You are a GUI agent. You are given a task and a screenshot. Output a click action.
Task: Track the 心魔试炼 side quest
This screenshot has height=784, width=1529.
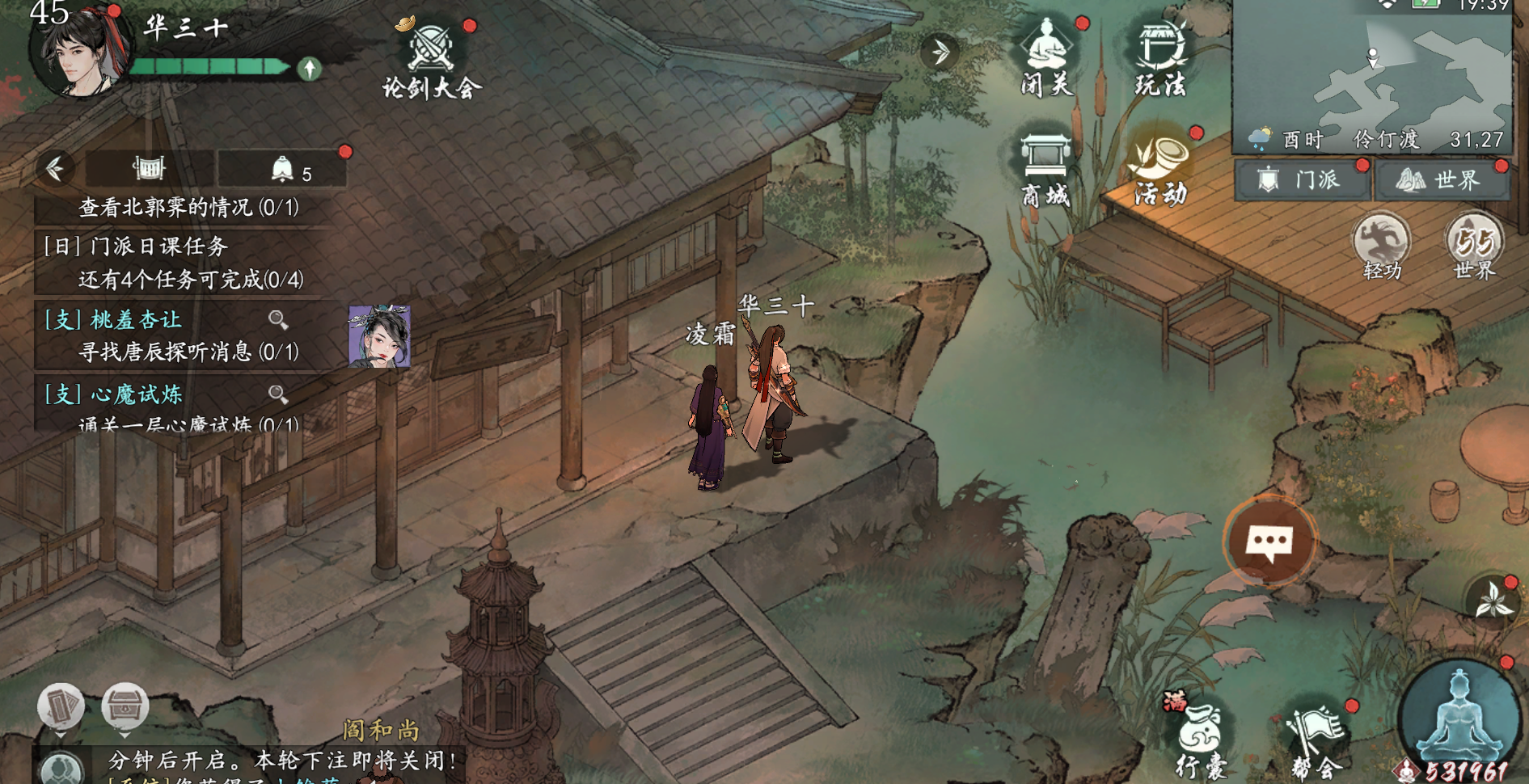[x=136, y=394]
